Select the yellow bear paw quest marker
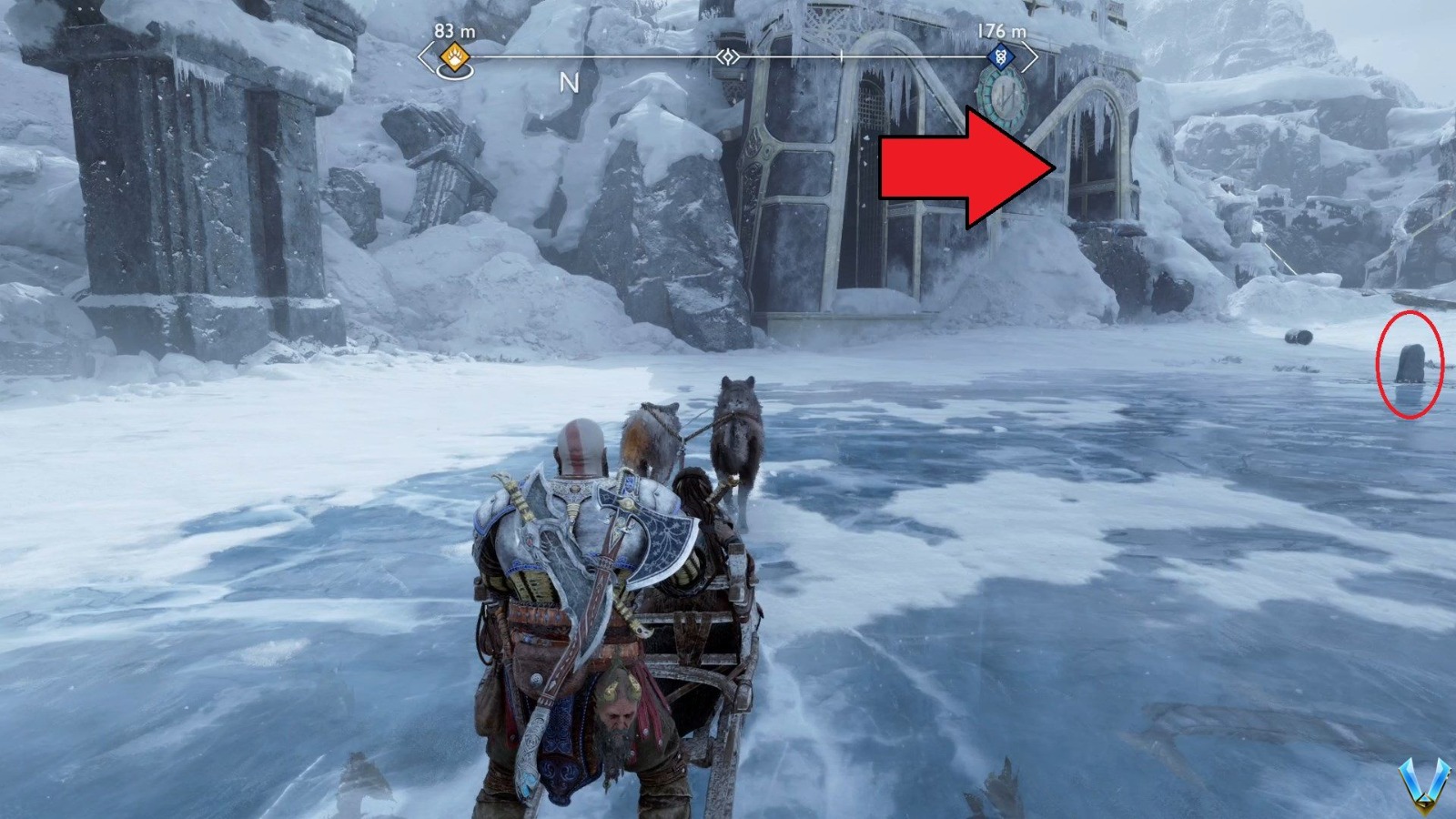This screenshot has width=1456, height=819. 452,57
